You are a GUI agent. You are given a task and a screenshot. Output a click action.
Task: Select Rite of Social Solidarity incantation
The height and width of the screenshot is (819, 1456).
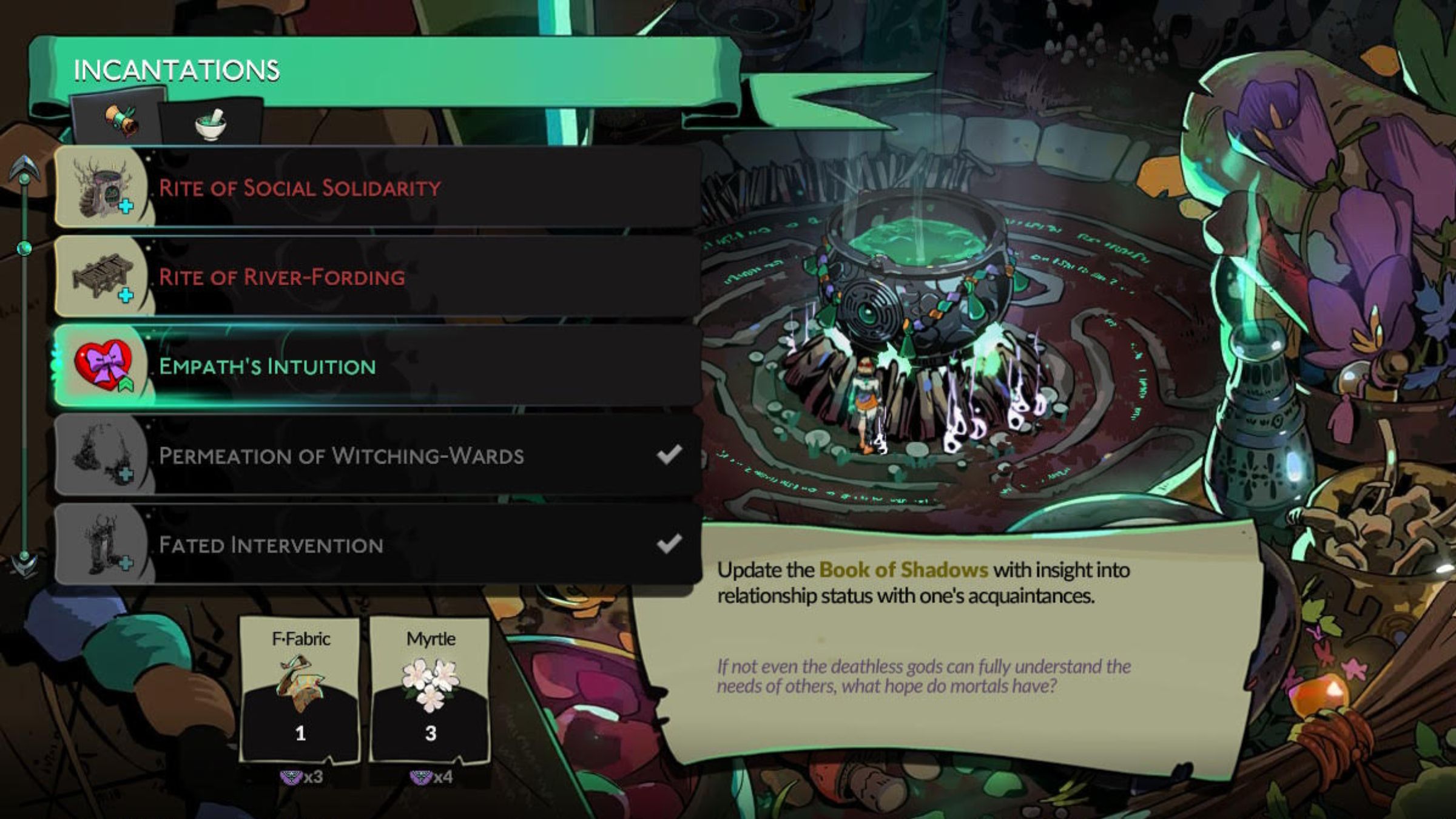[x=376, y=187]
